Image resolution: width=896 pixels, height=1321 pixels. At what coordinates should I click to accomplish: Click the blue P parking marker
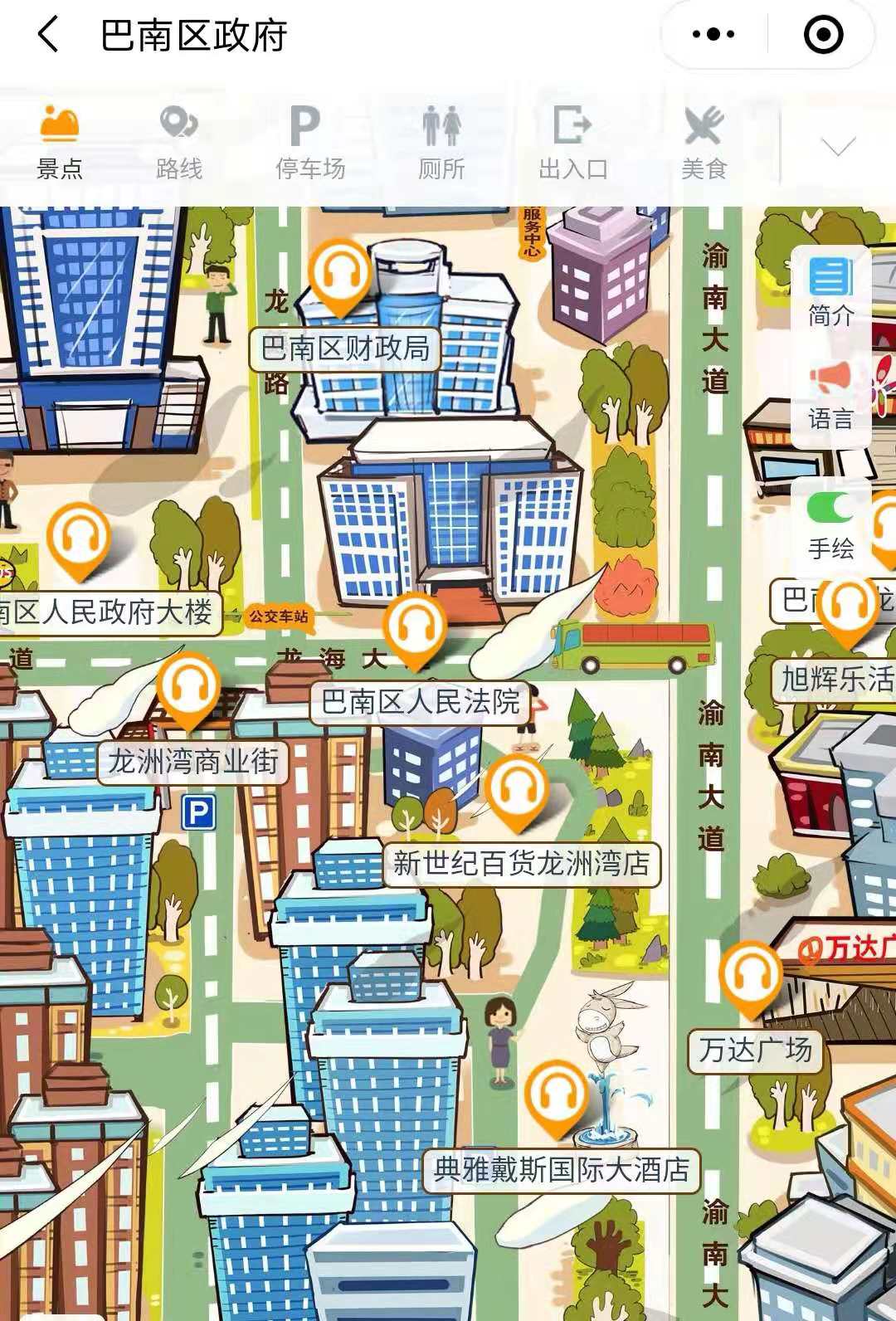(x=198, y=812)
